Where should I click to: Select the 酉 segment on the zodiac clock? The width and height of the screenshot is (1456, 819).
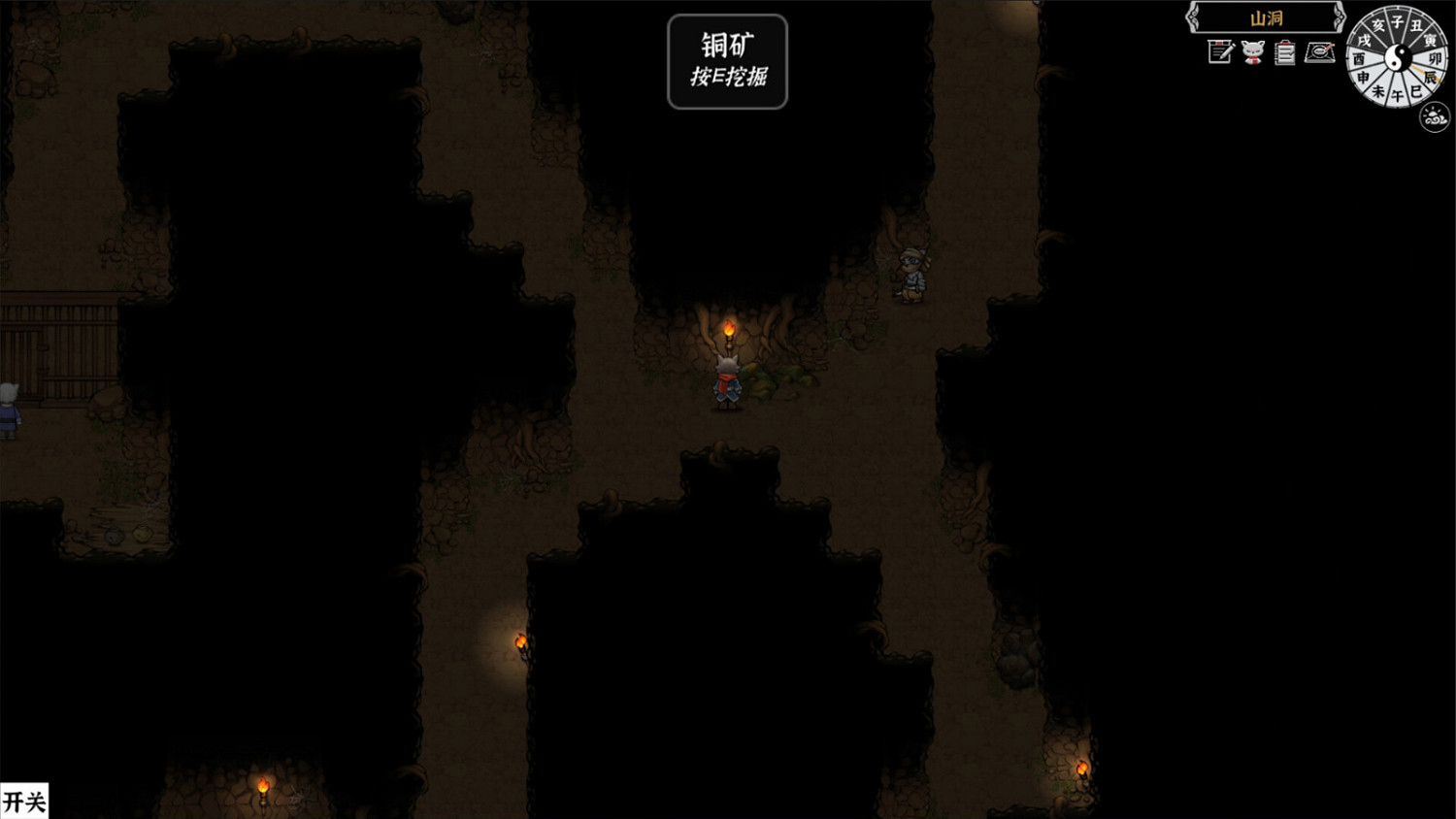point(1359,58)
